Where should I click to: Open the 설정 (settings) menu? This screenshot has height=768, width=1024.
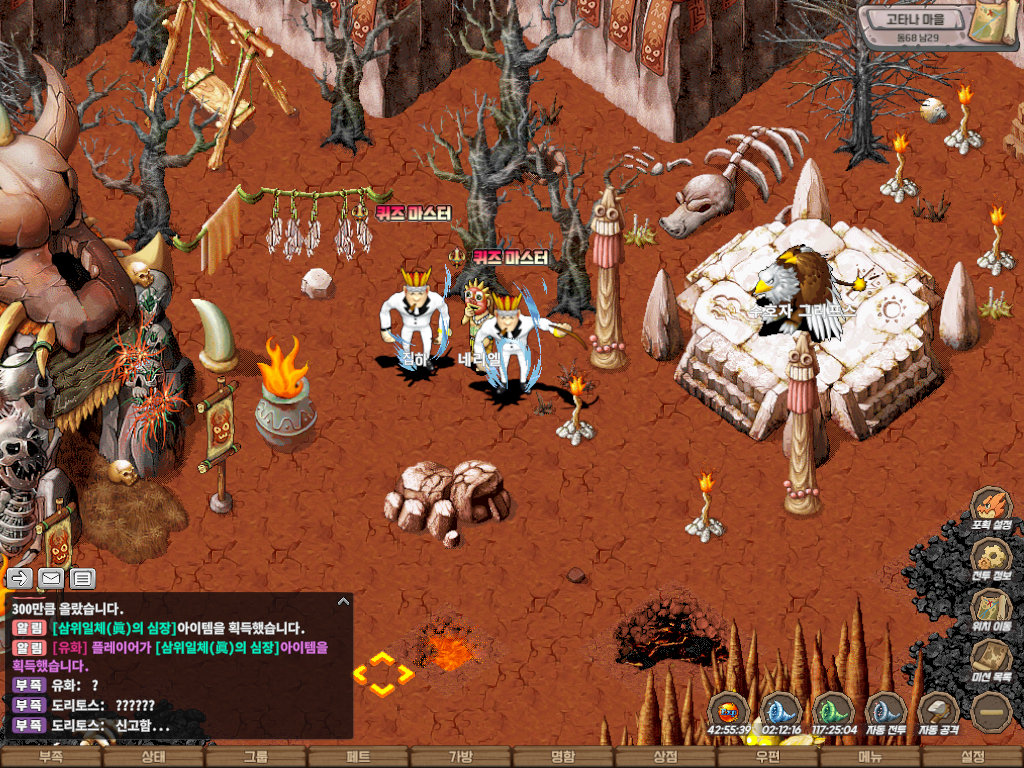point(972,757)
